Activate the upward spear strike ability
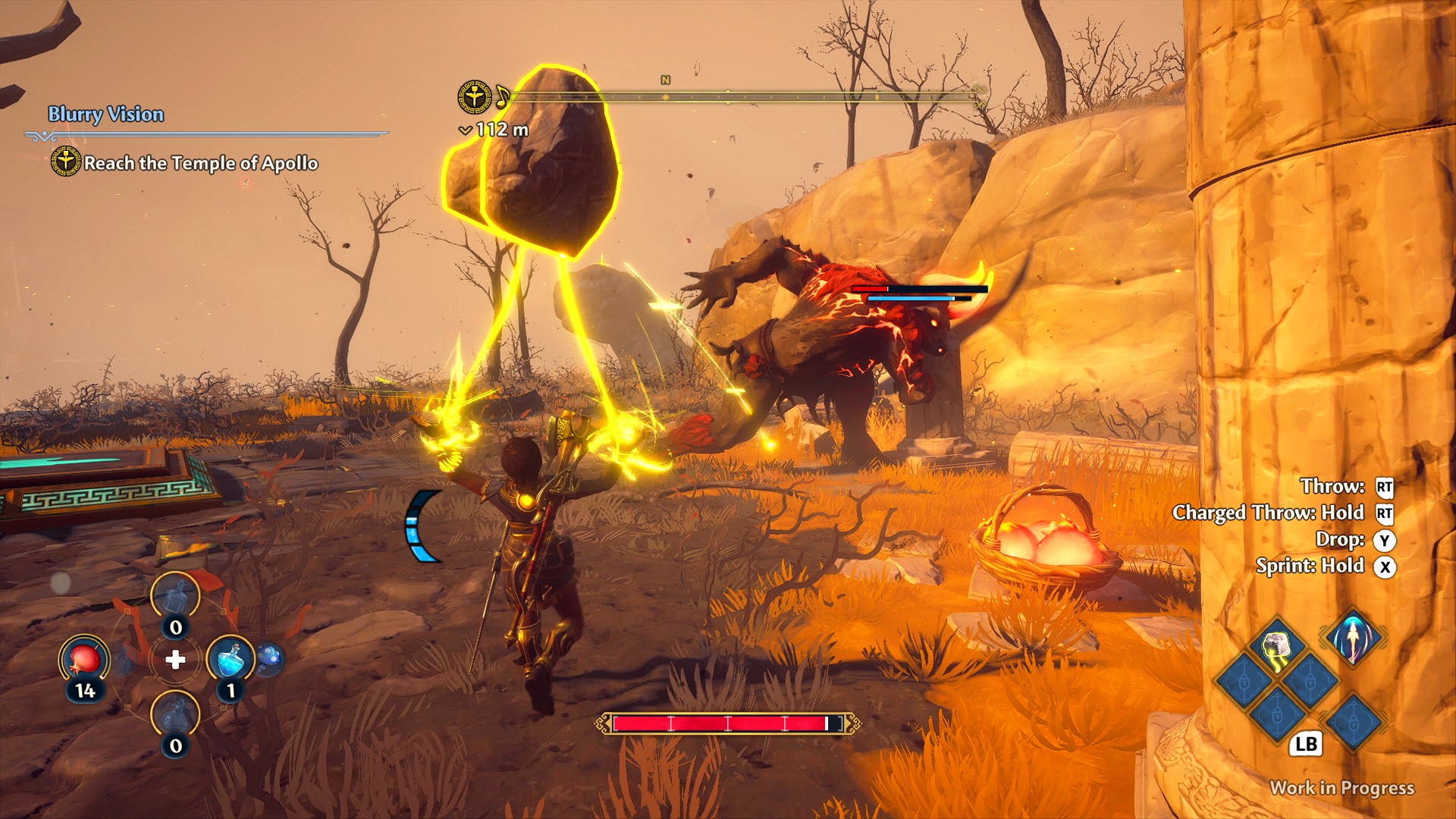 coord(1354,637)
